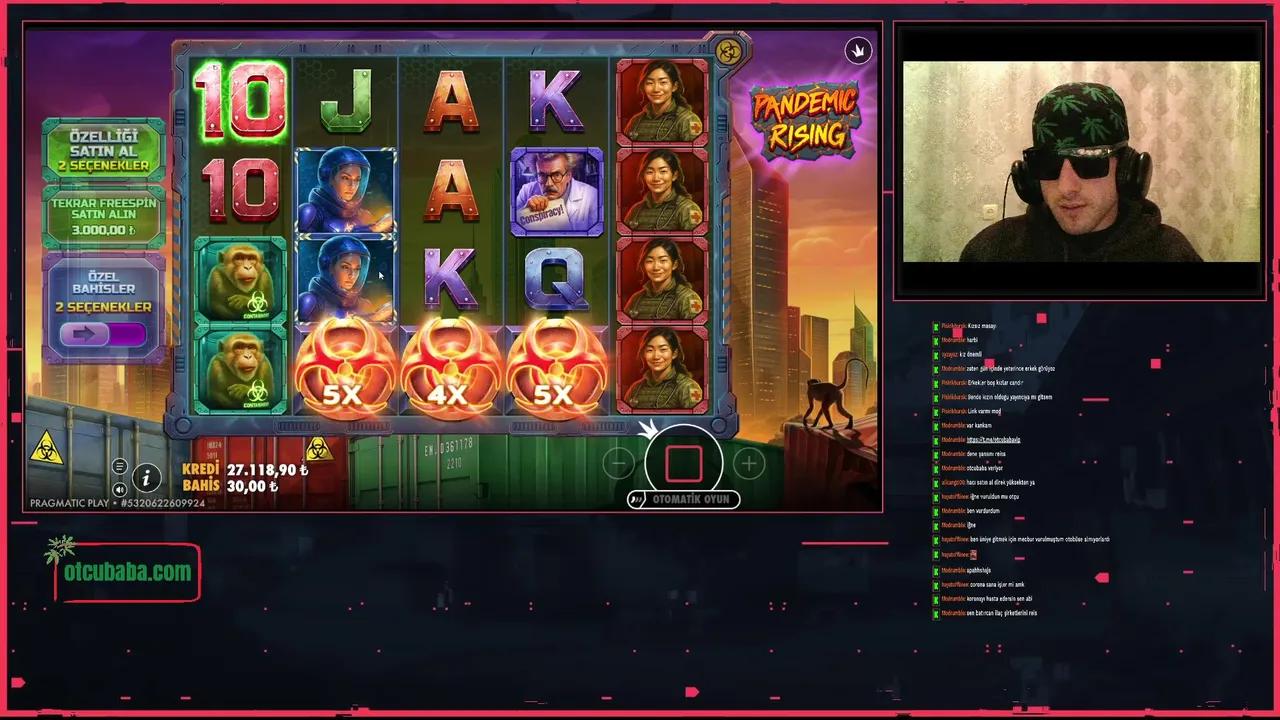Screen dimensions: 1280x720
Task: Click the ÖZELLİĞİ SATIN AL buy feature button
Action: point(103,150)
